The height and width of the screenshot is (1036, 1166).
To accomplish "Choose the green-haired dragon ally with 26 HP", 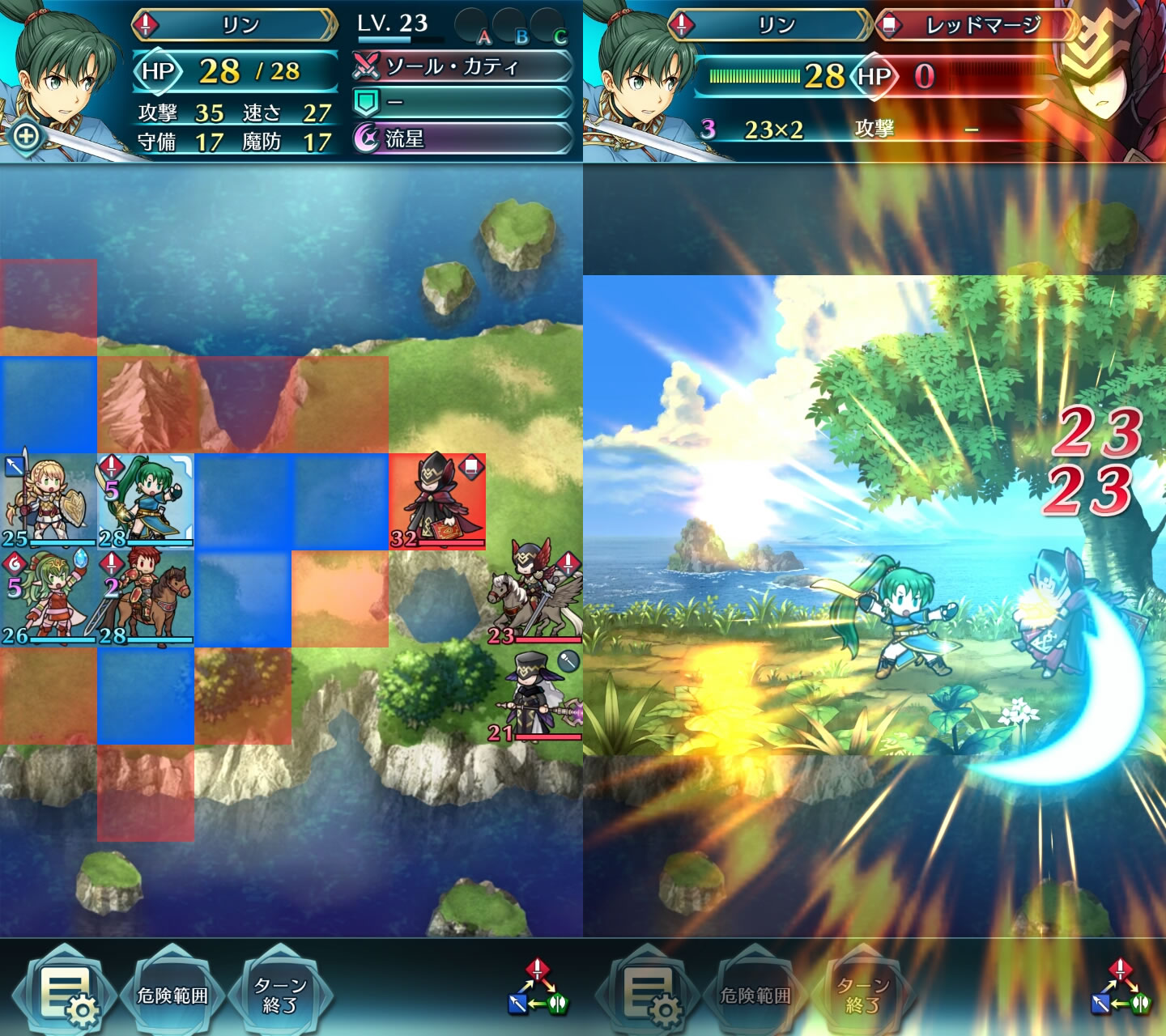I will point(47,597).
